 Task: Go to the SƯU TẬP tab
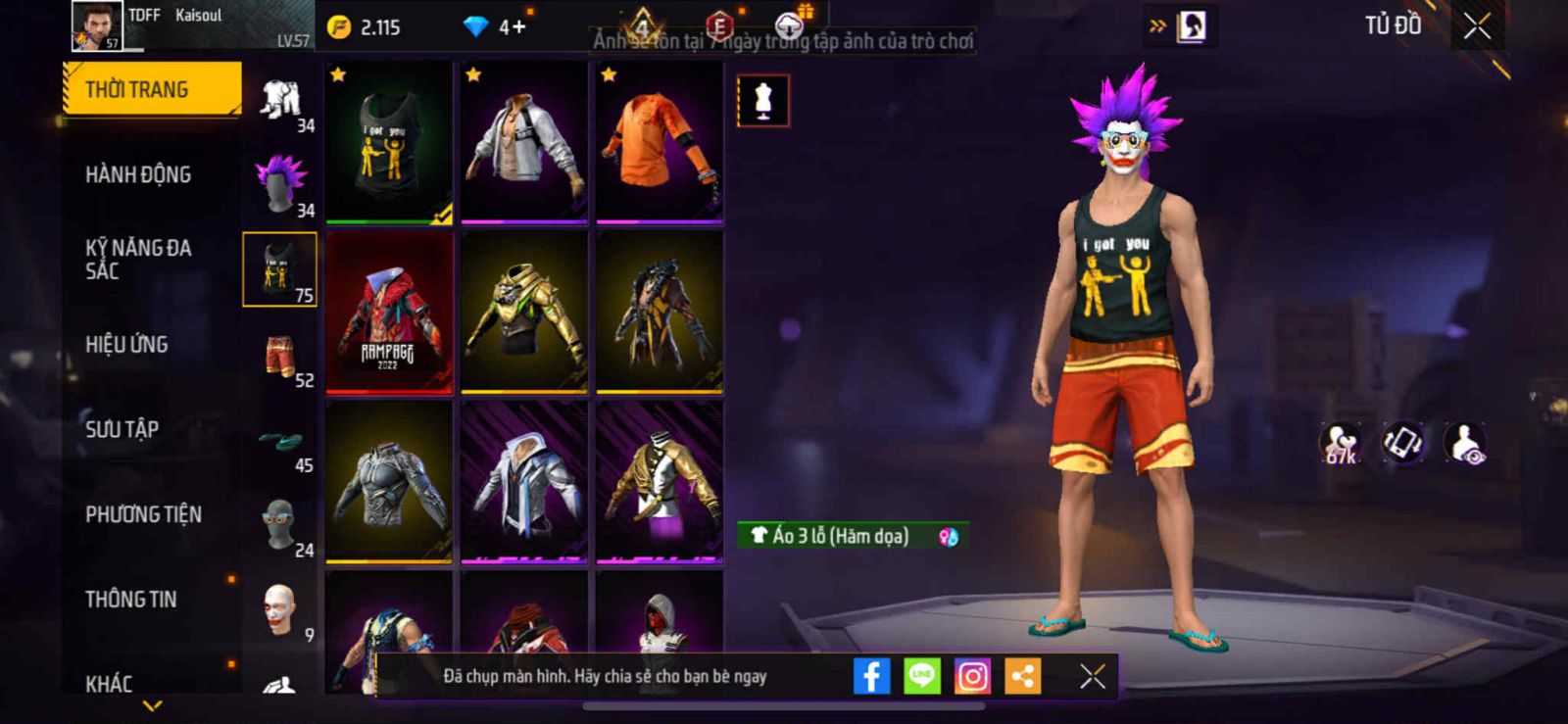point(122,429)
